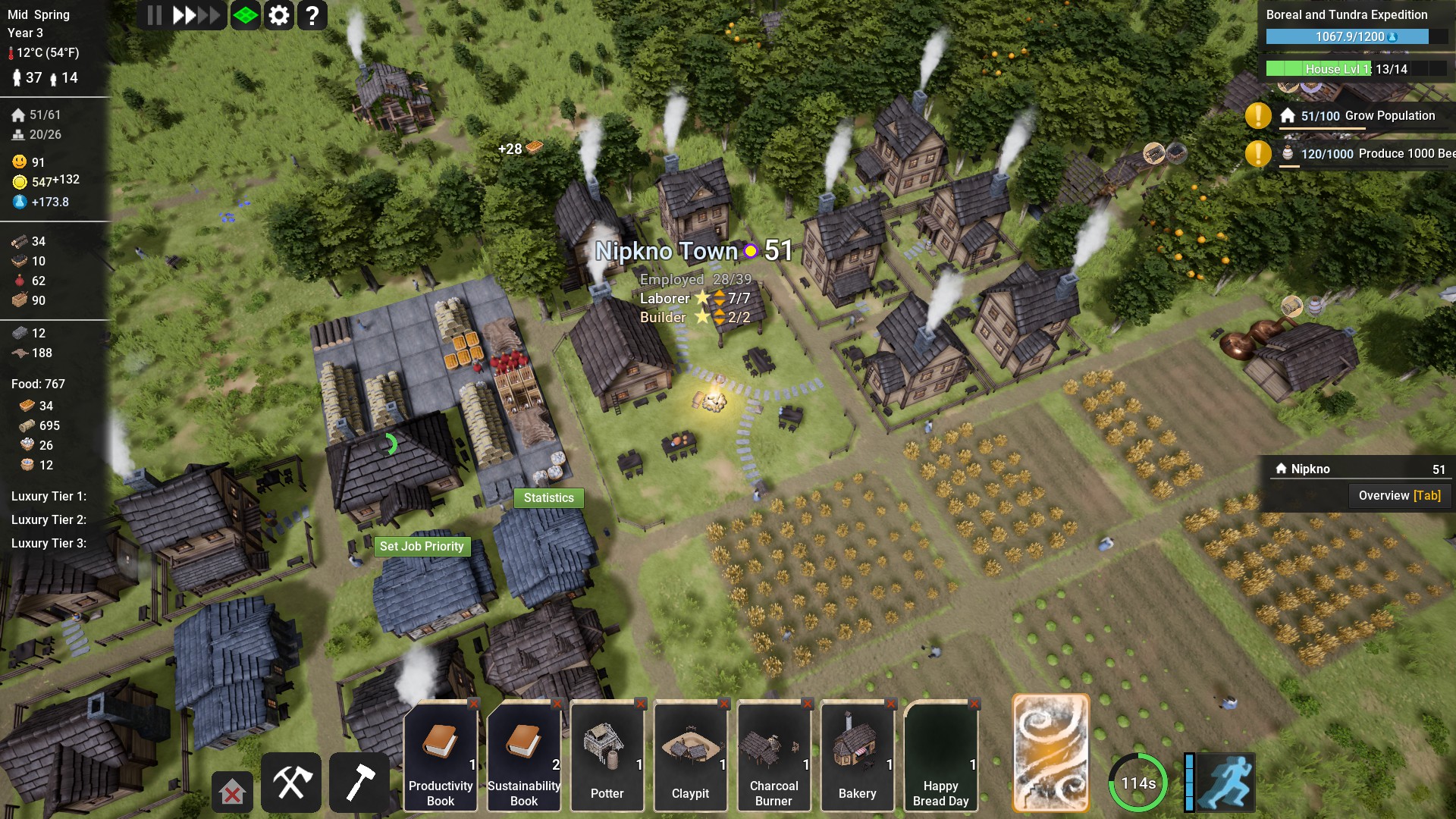Activate the demolish house button
Screen dimensions: 1456x819
[x=232, y=792]
